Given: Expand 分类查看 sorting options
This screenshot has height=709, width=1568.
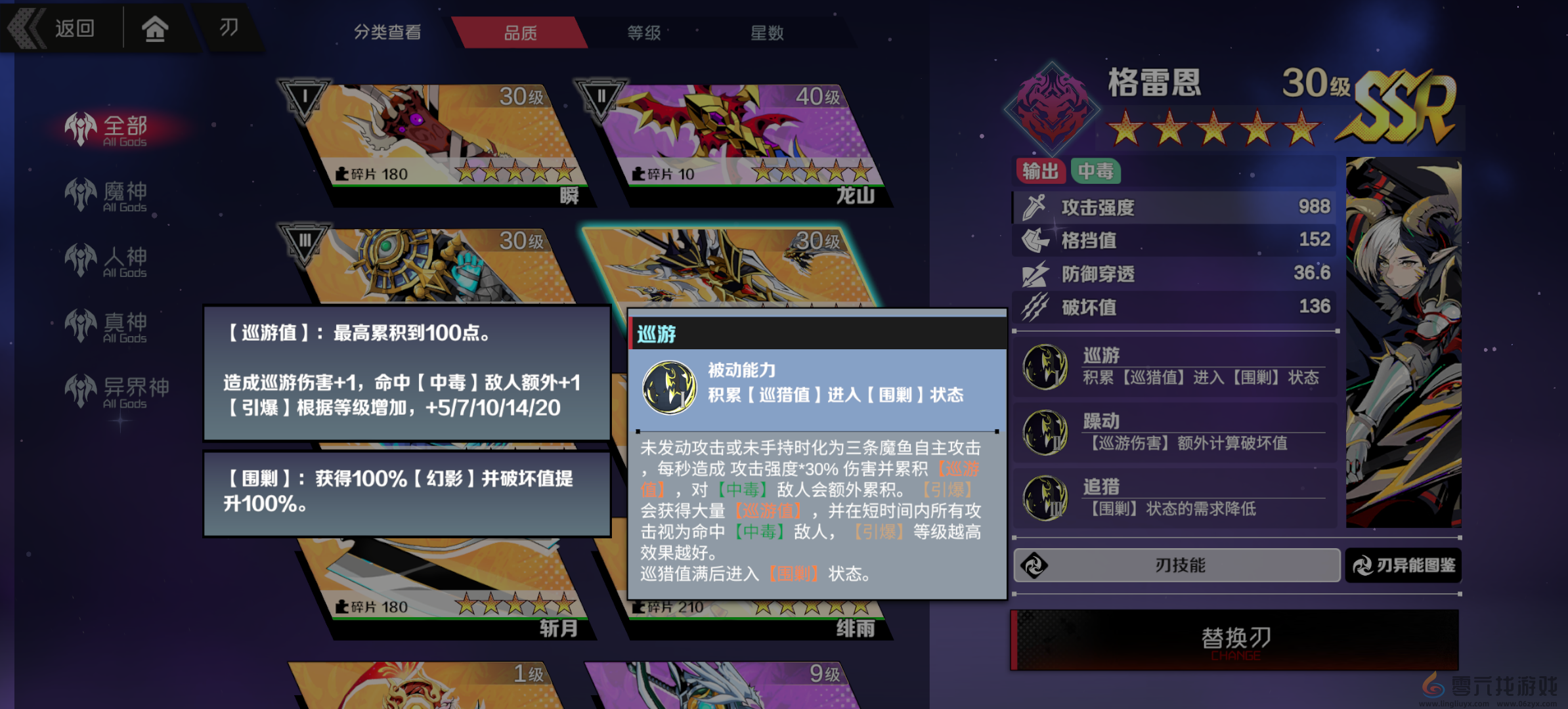Looking at the screenshot, I should click(388, 32).
